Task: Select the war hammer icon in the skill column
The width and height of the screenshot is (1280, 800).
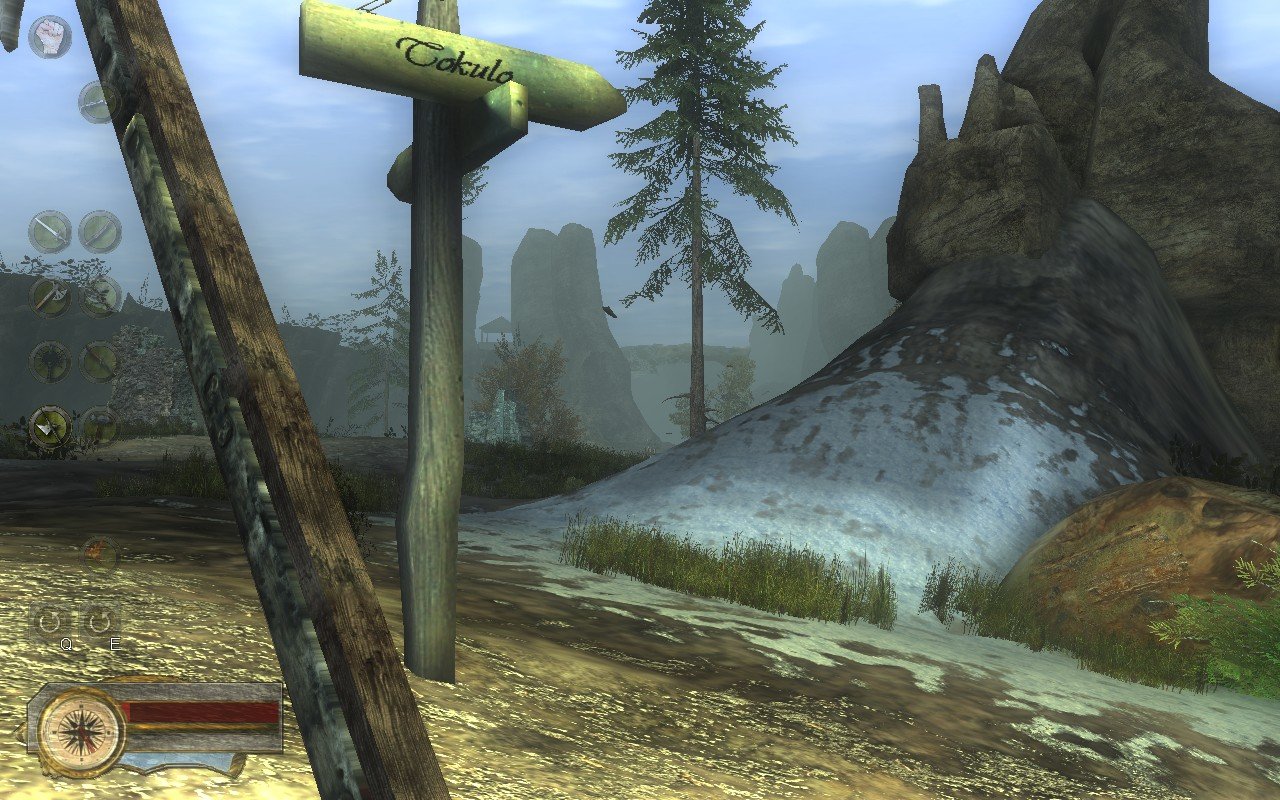Action: 50,360
